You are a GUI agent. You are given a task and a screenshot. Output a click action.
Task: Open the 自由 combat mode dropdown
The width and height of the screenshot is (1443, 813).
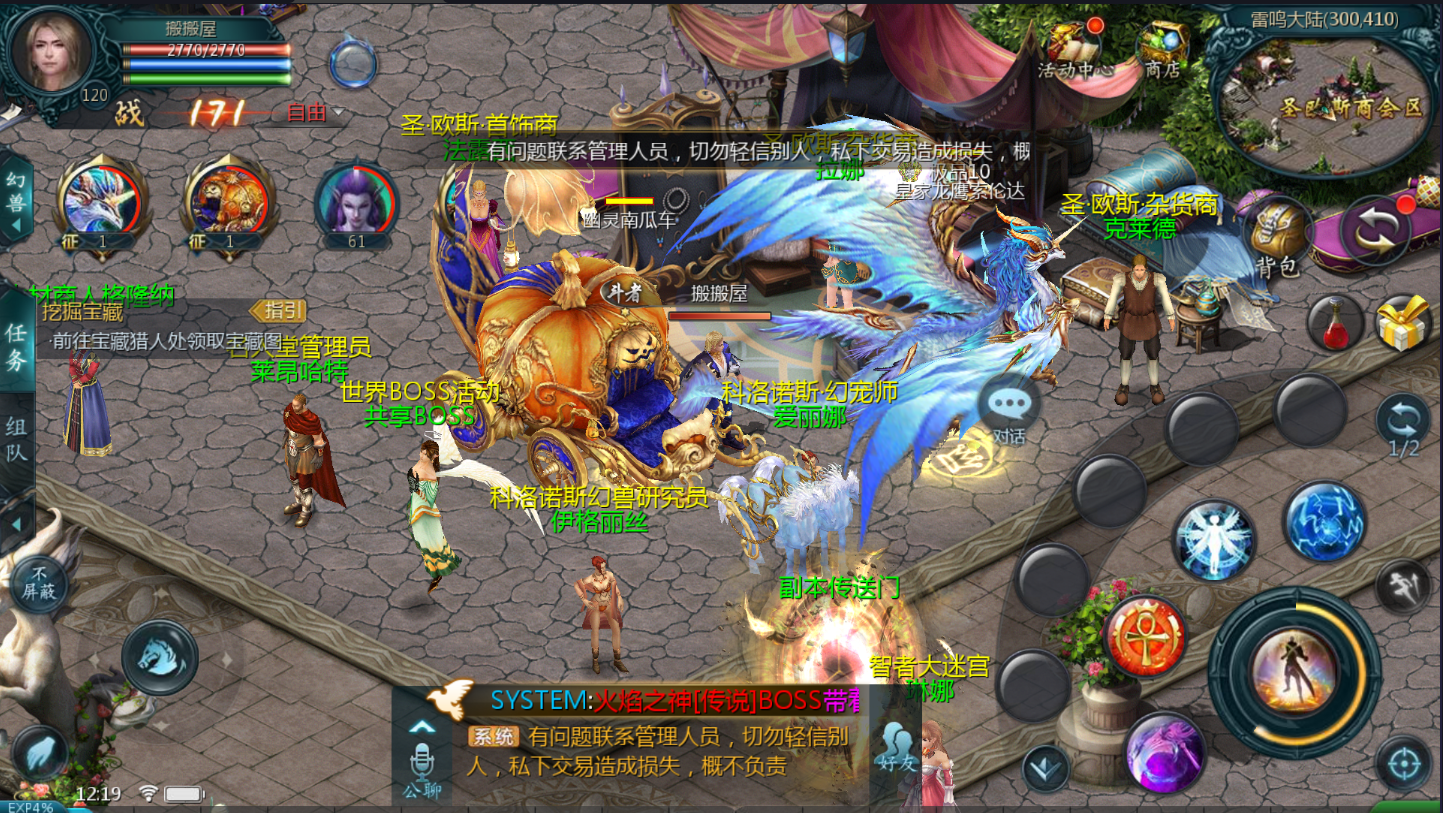click(x=314, y=113)
